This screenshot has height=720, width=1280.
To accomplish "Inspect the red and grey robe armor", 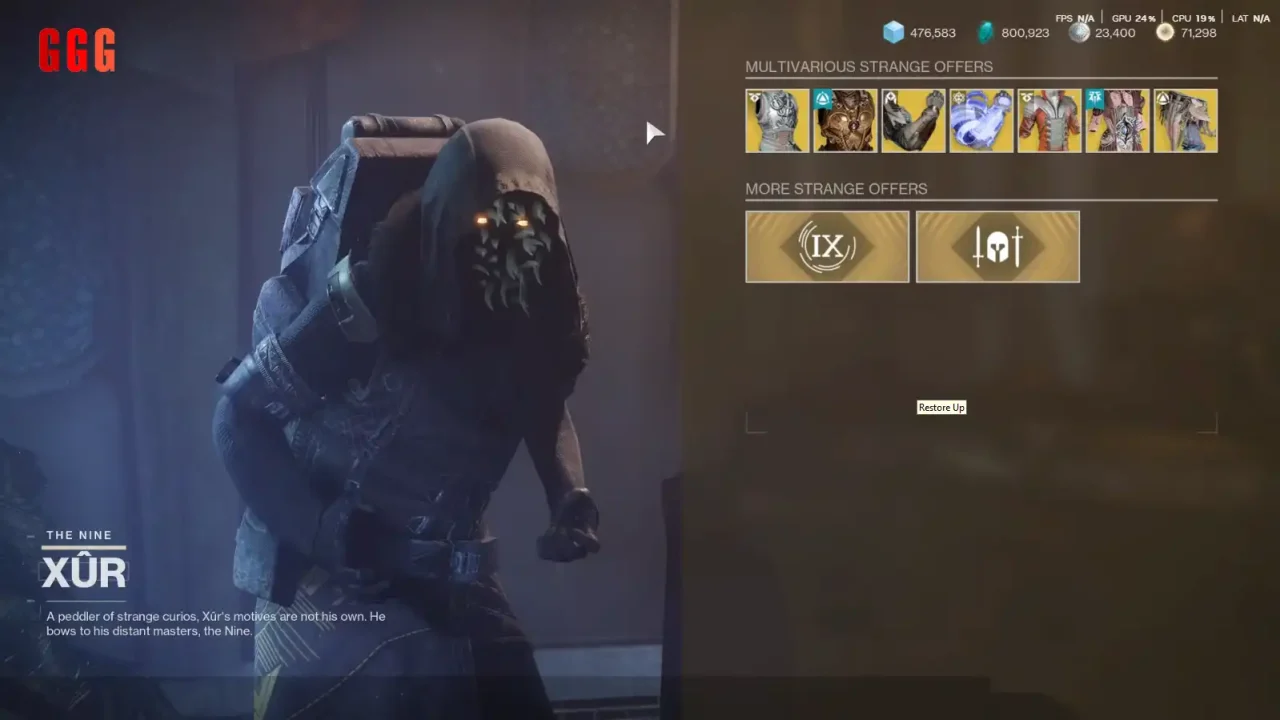I will click(1049, 121).
